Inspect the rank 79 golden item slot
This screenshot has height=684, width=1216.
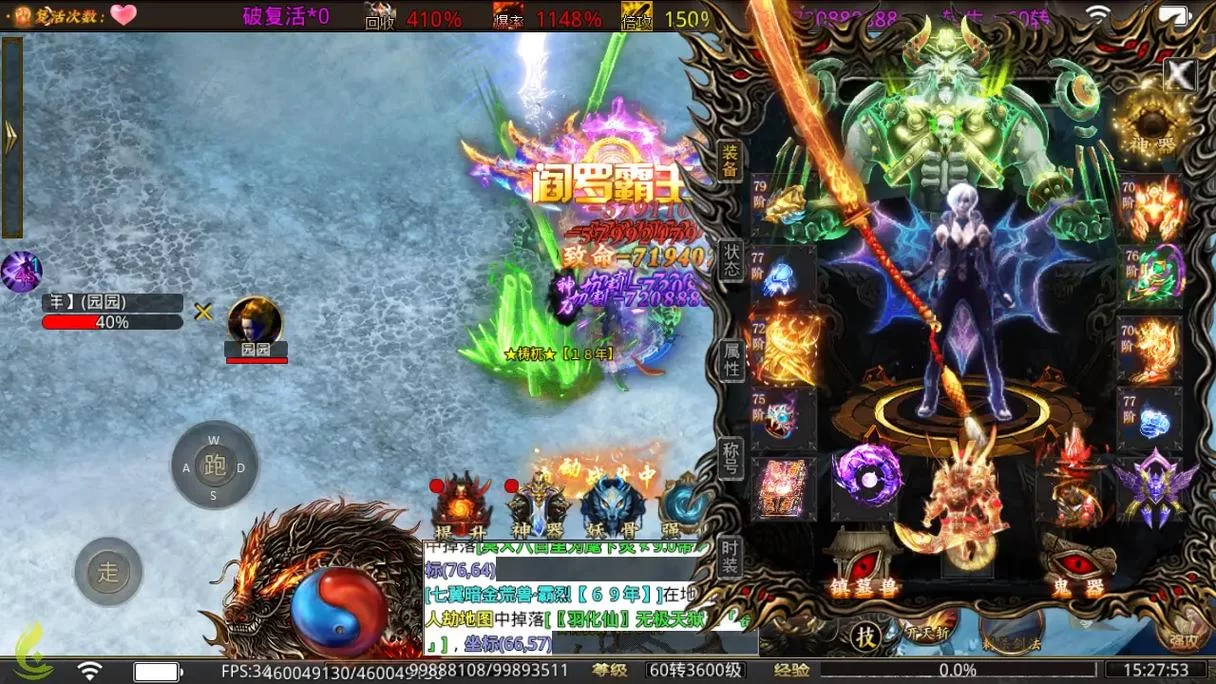784,205
